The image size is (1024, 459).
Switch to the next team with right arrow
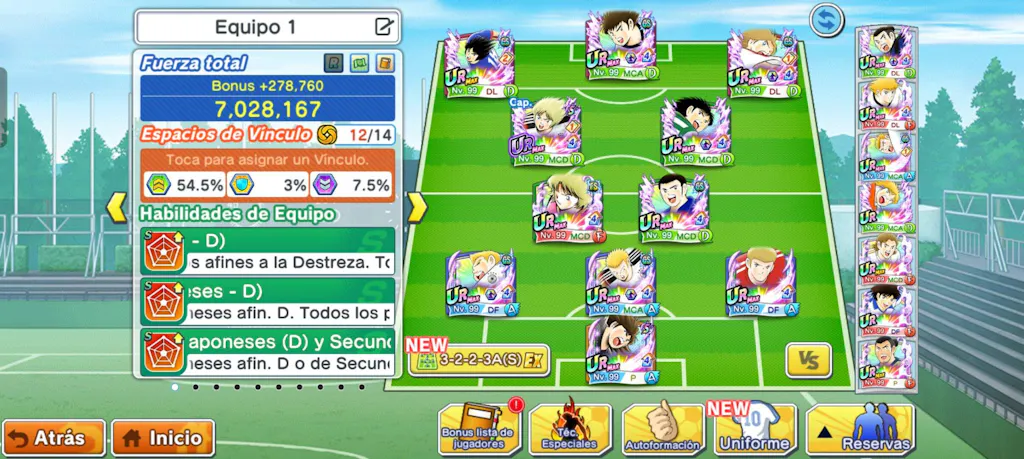[x=416, y=207]
